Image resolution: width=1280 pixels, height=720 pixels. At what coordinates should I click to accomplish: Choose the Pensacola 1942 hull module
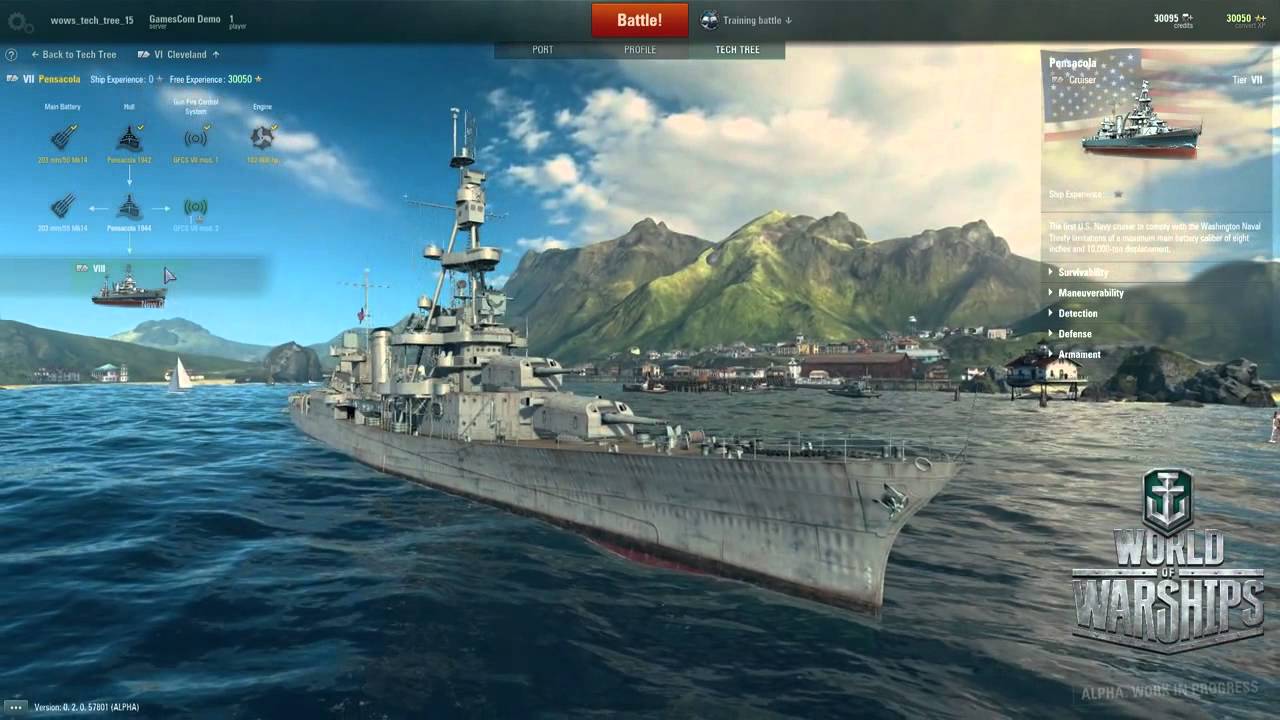[x=129, y=137]
